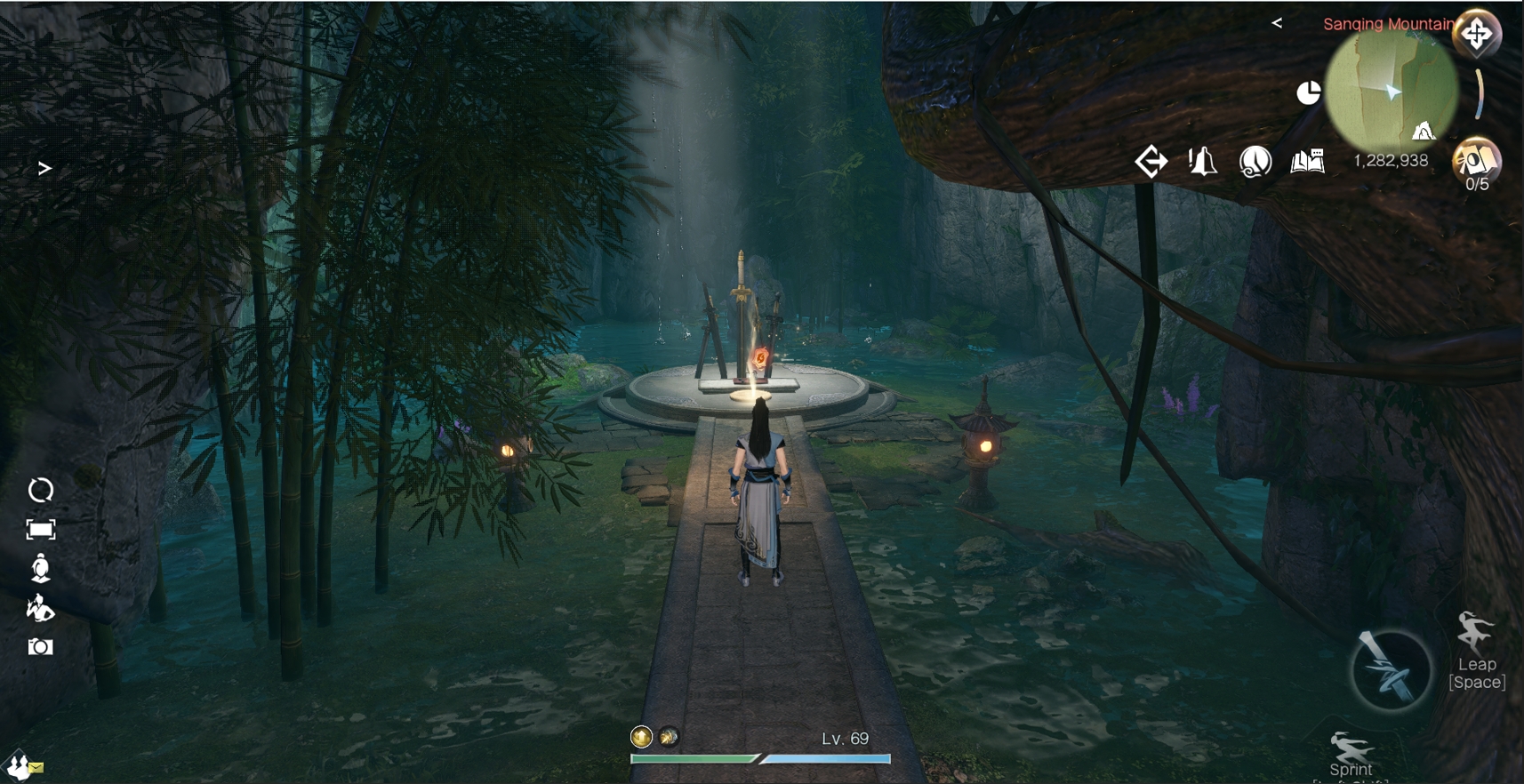Expand the left side panel with the right arrow
The height and width of the screenshot is (784, 1524).
pos(44,168)
